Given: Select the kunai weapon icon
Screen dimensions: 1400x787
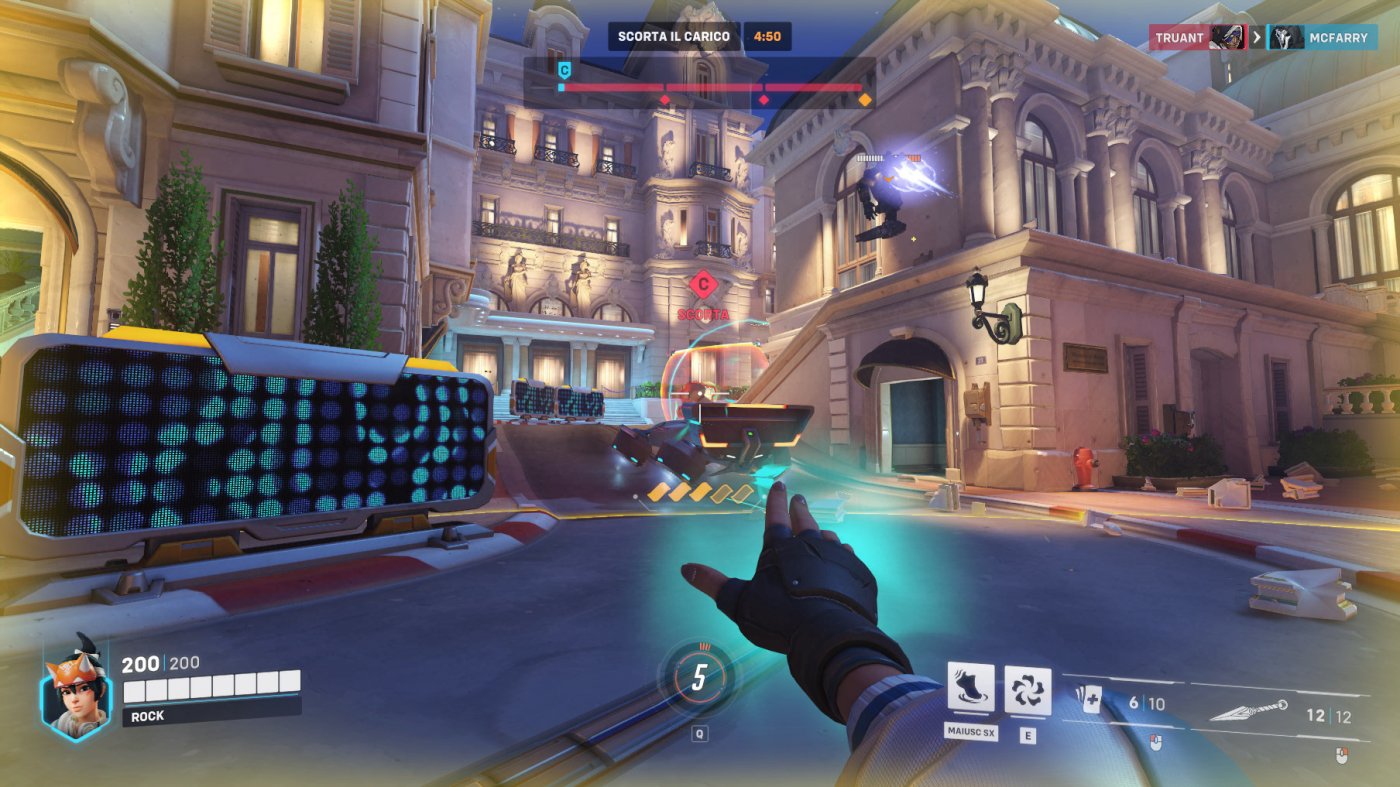Looking at the screenshot, I should (x=1248, y=710).
